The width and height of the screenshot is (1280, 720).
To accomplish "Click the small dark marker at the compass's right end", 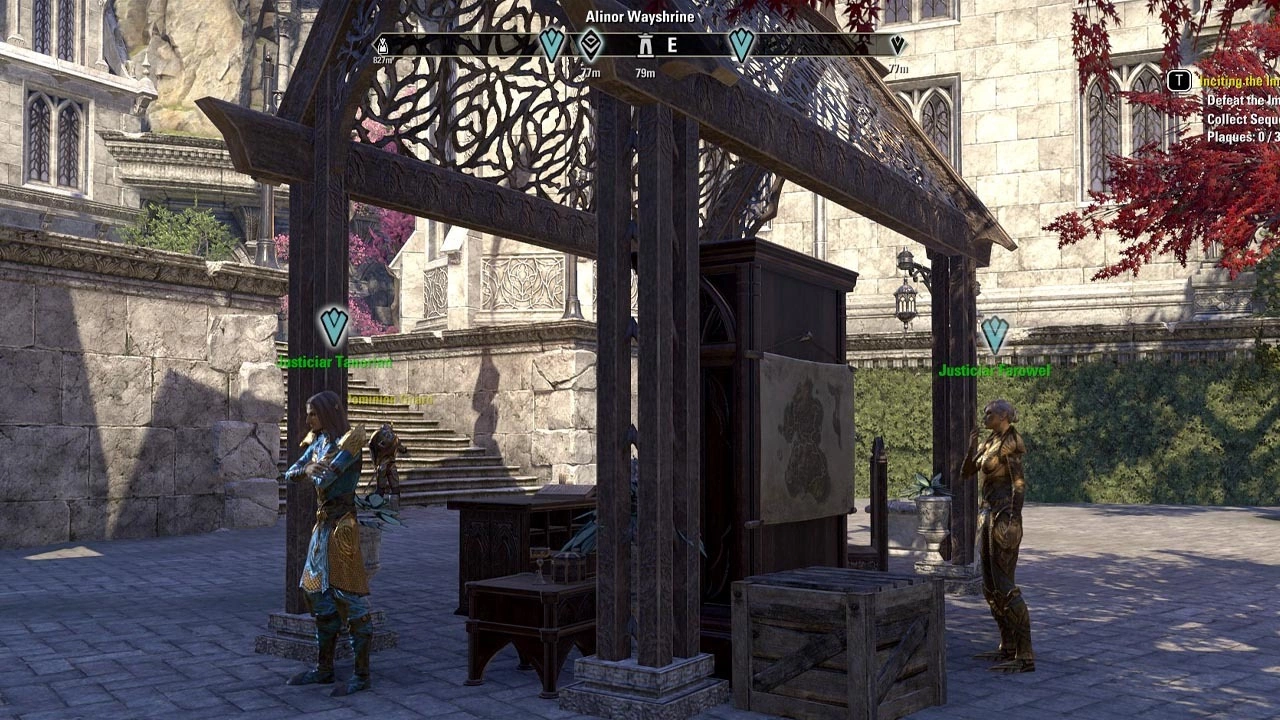I will (x=897, y=45).
